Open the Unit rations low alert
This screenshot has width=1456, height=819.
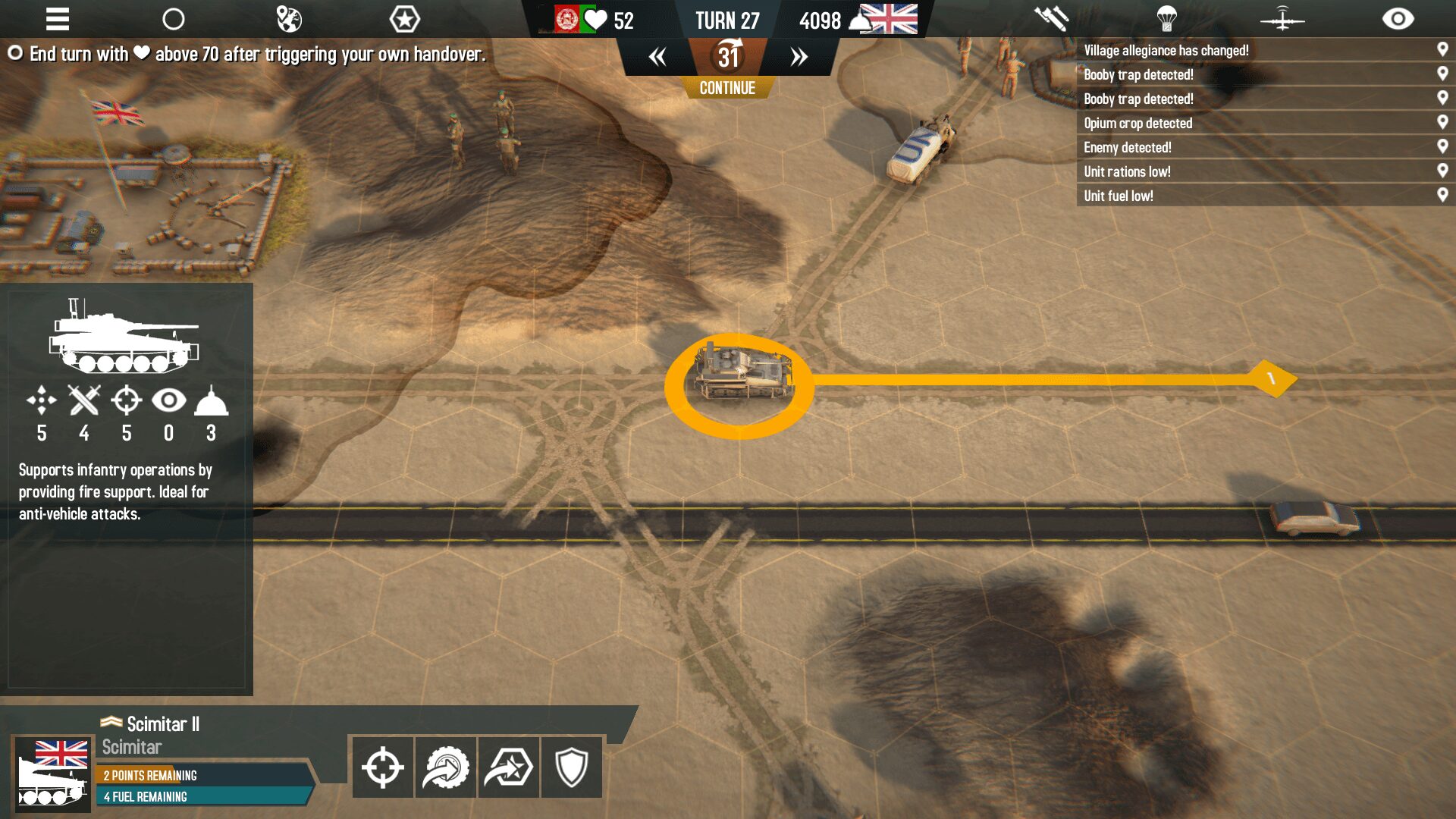click(1127, 172)
